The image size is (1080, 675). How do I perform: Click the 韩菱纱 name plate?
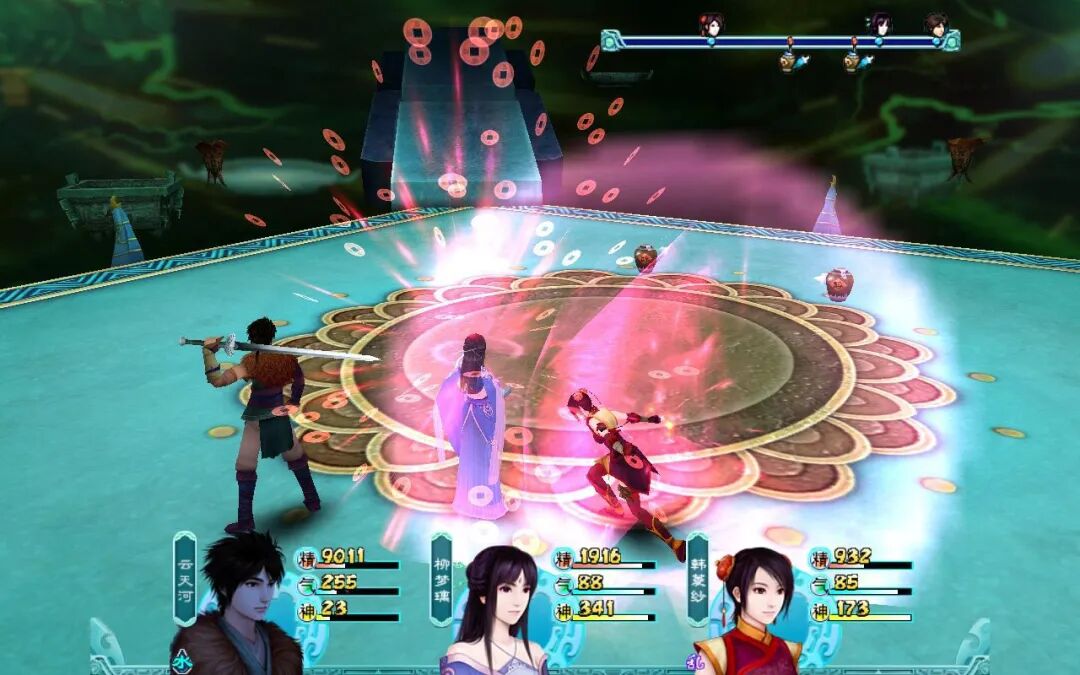[697, 578]
